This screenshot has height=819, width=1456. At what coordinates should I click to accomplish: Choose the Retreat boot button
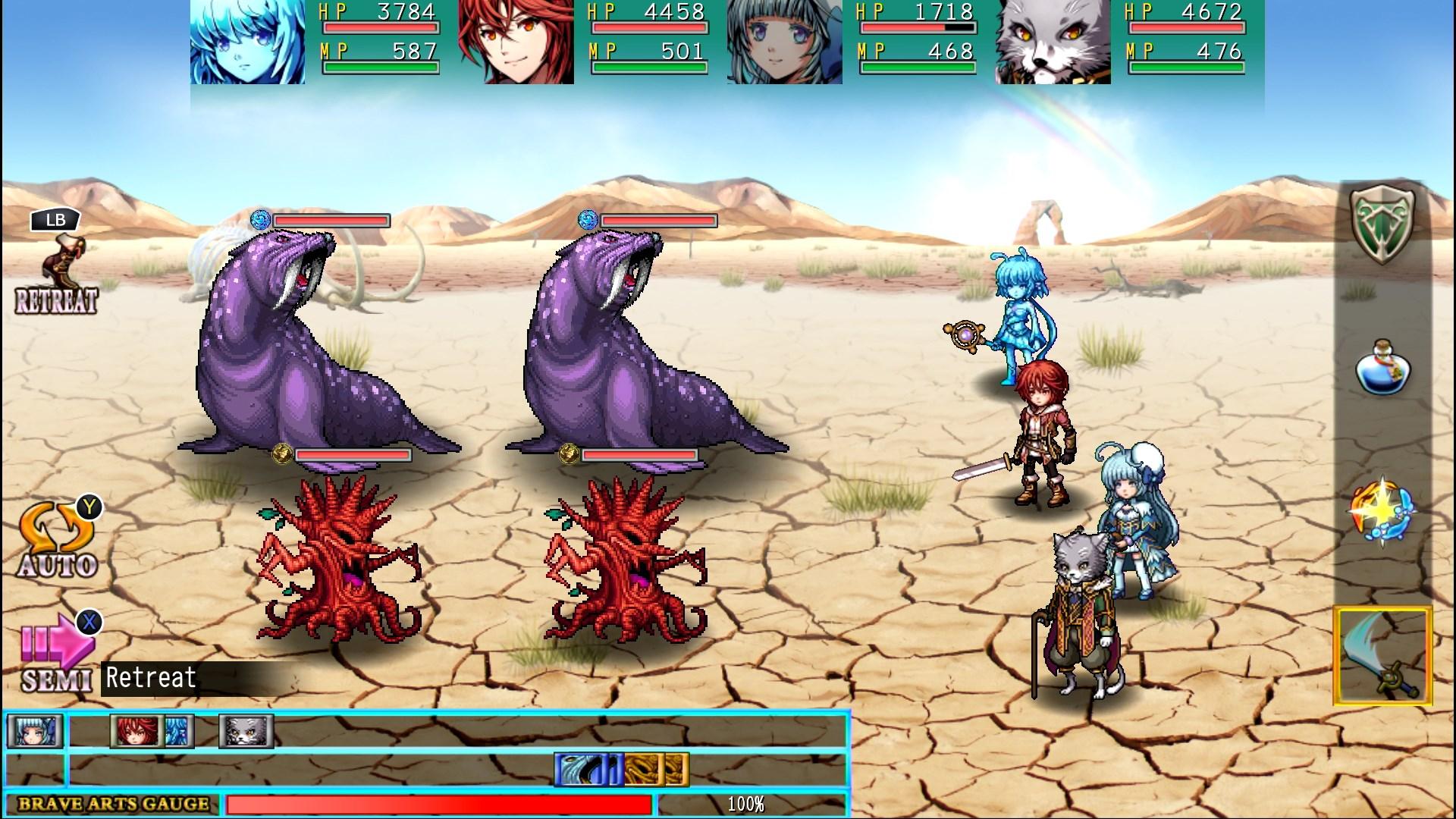point(58,275)
